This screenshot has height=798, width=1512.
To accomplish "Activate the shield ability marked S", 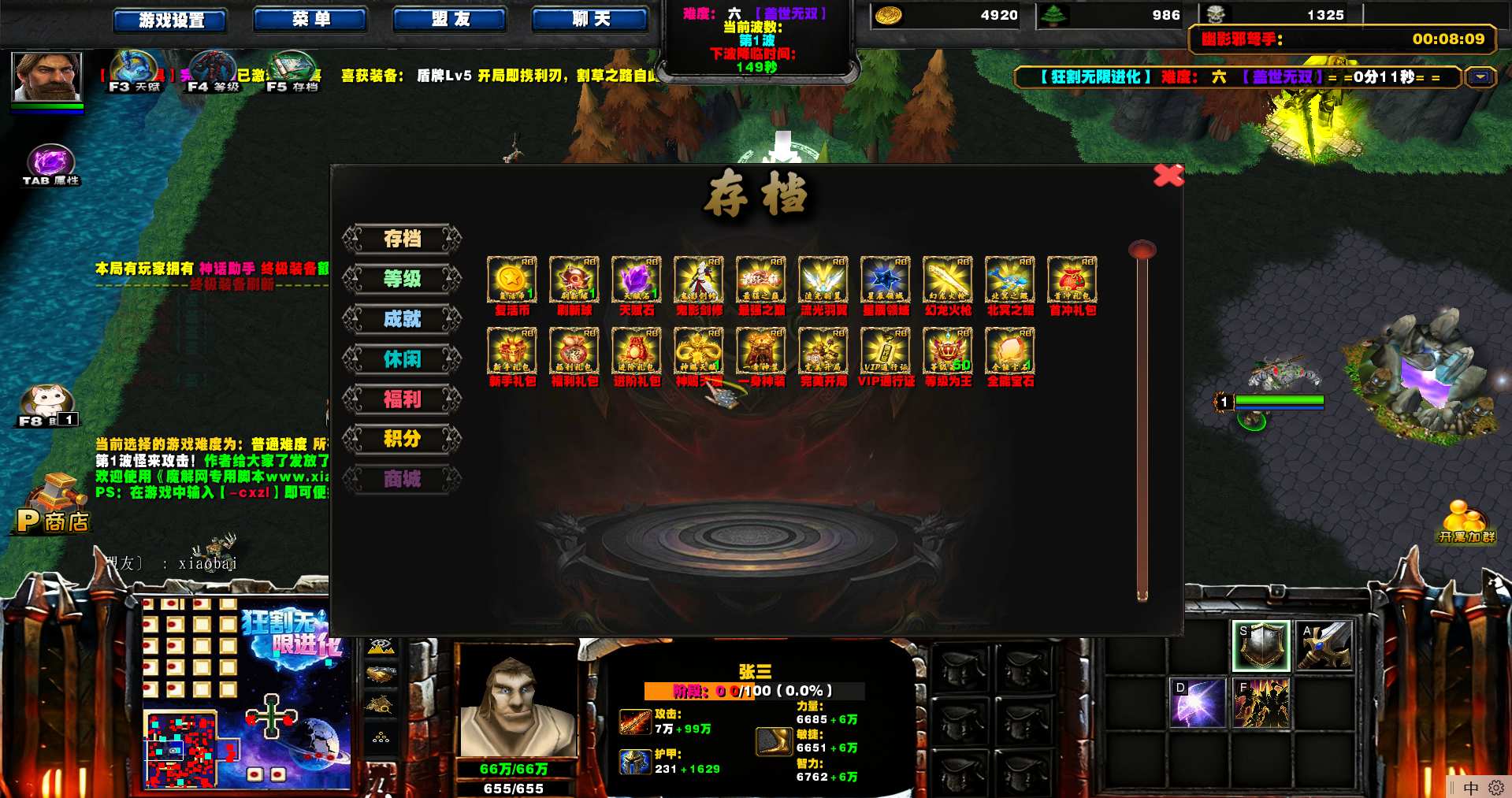I will [1261, 646].
